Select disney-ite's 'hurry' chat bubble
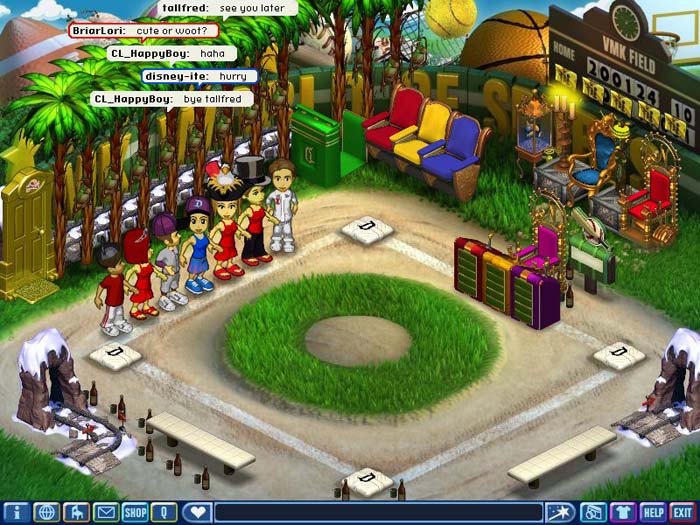 coord(200,75)
